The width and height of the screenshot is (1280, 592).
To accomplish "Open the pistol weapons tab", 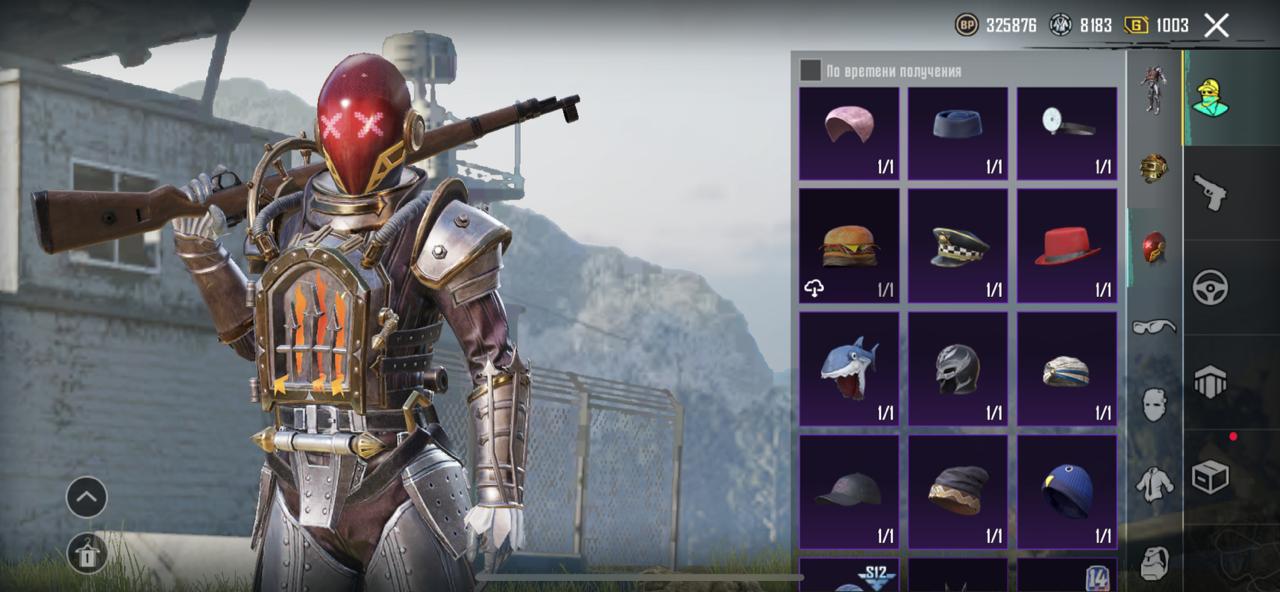I will [x=1210, y=192].
